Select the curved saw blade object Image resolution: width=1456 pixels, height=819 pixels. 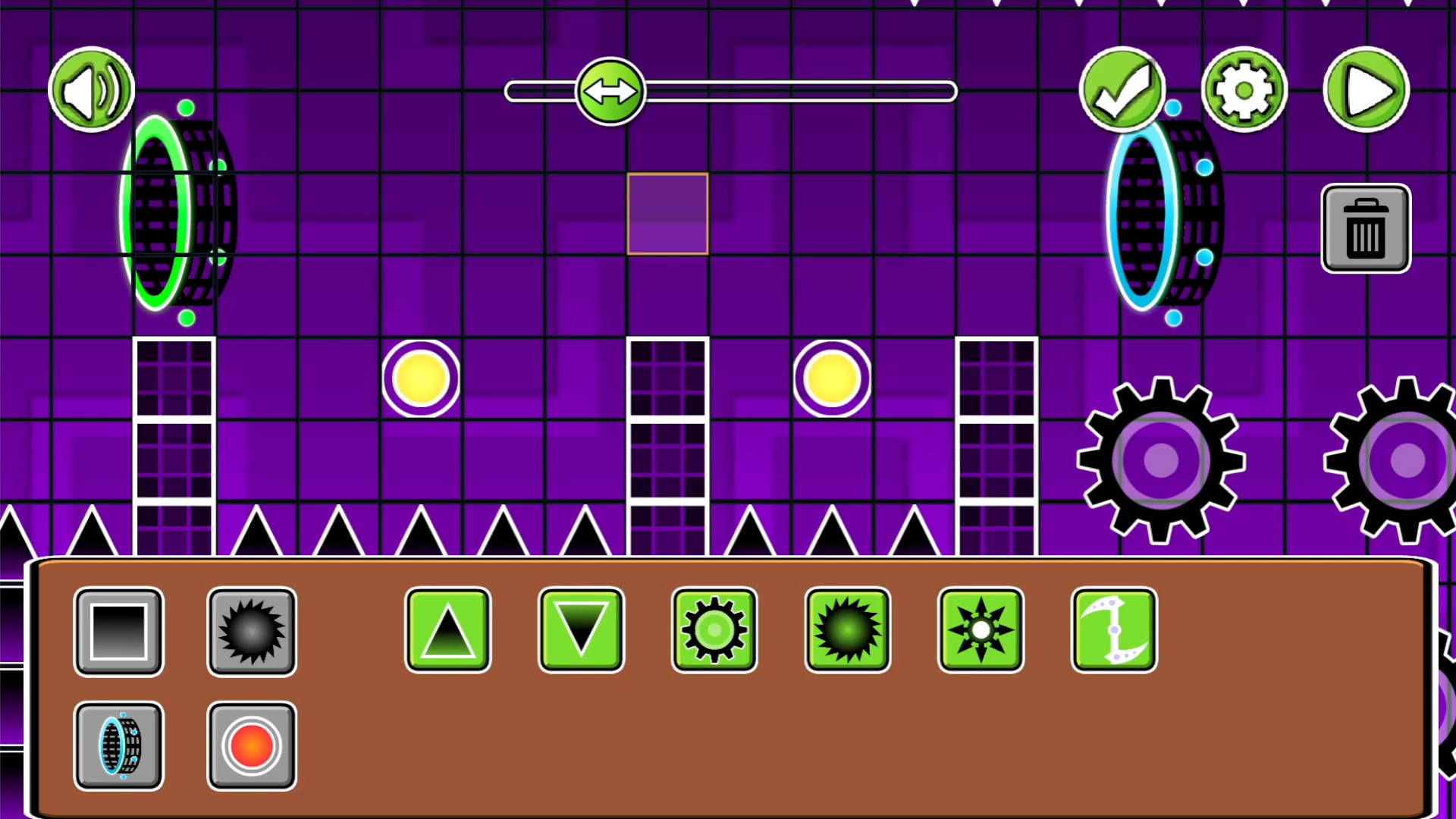1114,629
